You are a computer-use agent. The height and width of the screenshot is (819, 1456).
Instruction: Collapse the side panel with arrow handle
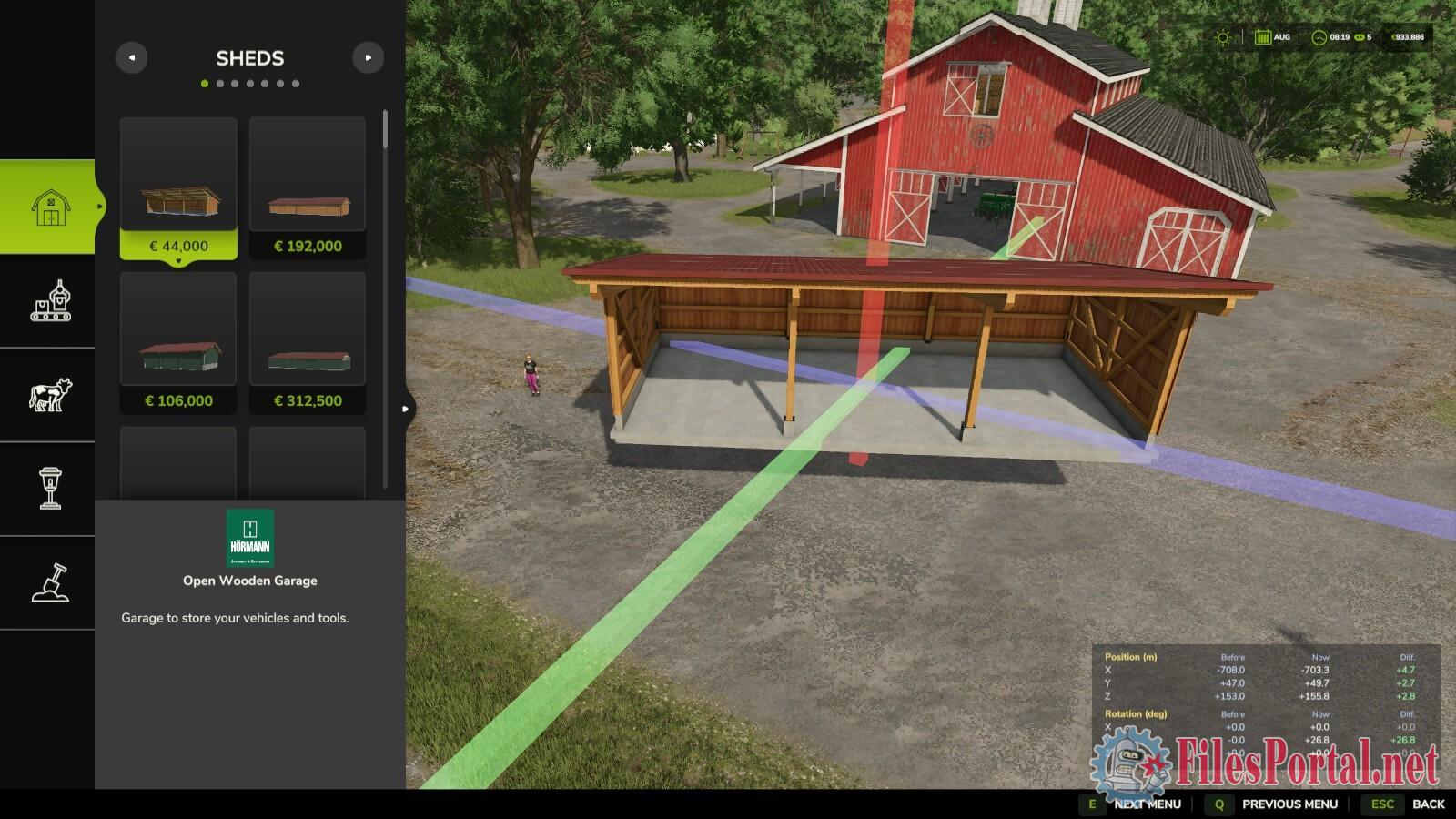406,409
